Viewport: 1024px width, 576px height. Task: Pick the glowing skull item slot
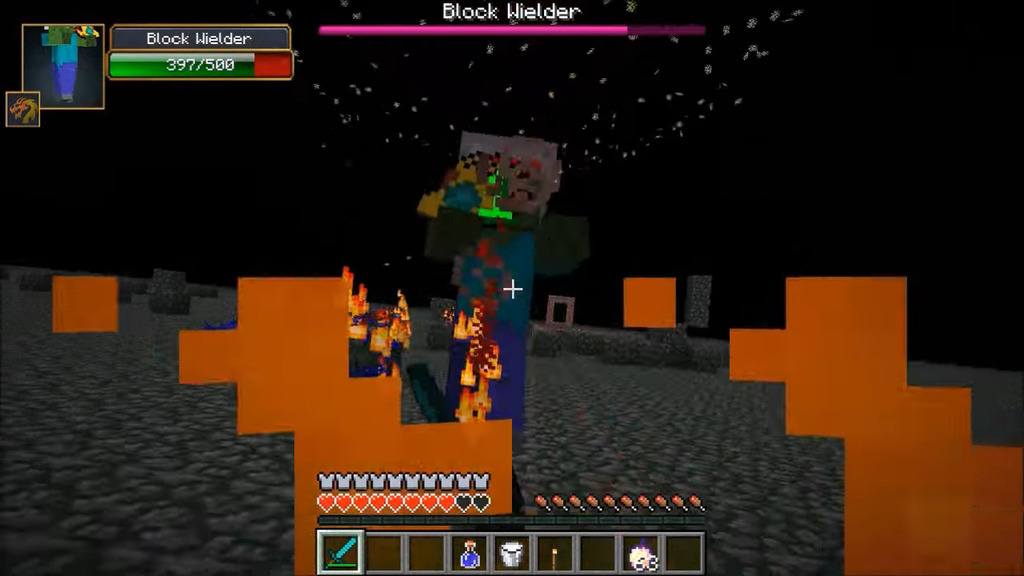click(x=640, y=553)
